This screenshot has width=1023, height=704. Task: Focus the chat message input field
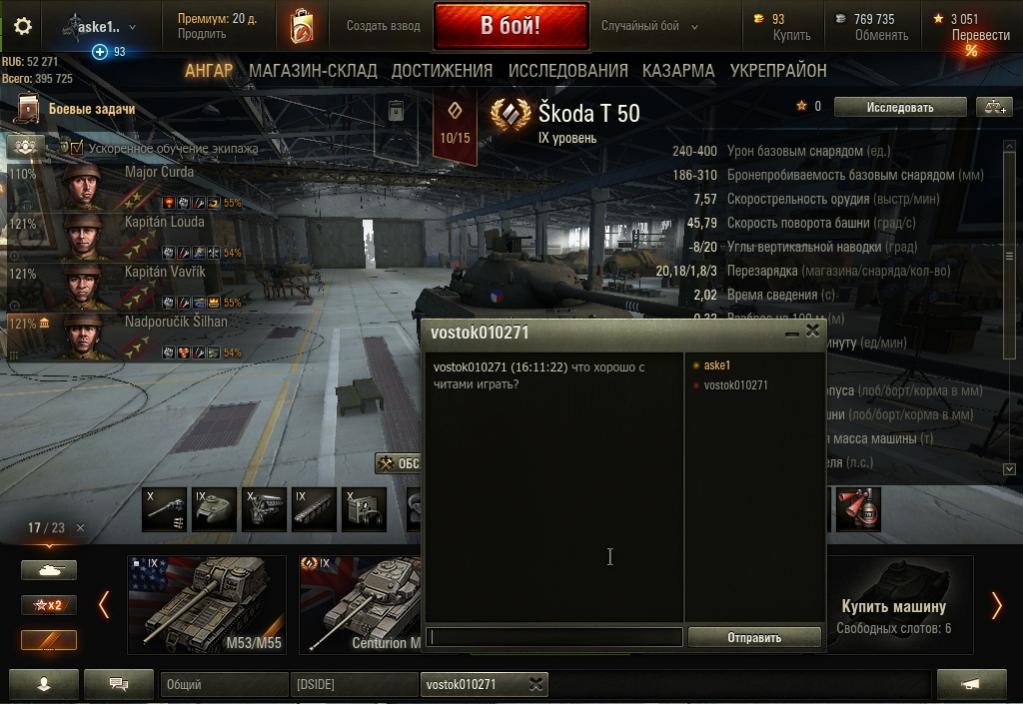coord(555,637)
